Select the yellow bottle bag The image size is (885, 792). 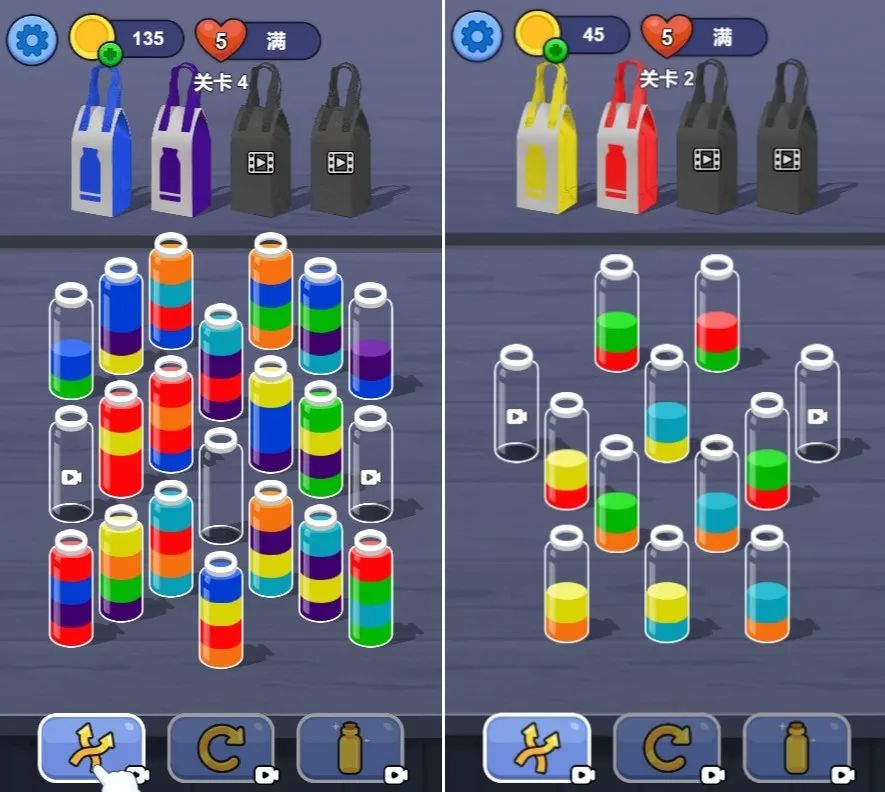(547, 147)
